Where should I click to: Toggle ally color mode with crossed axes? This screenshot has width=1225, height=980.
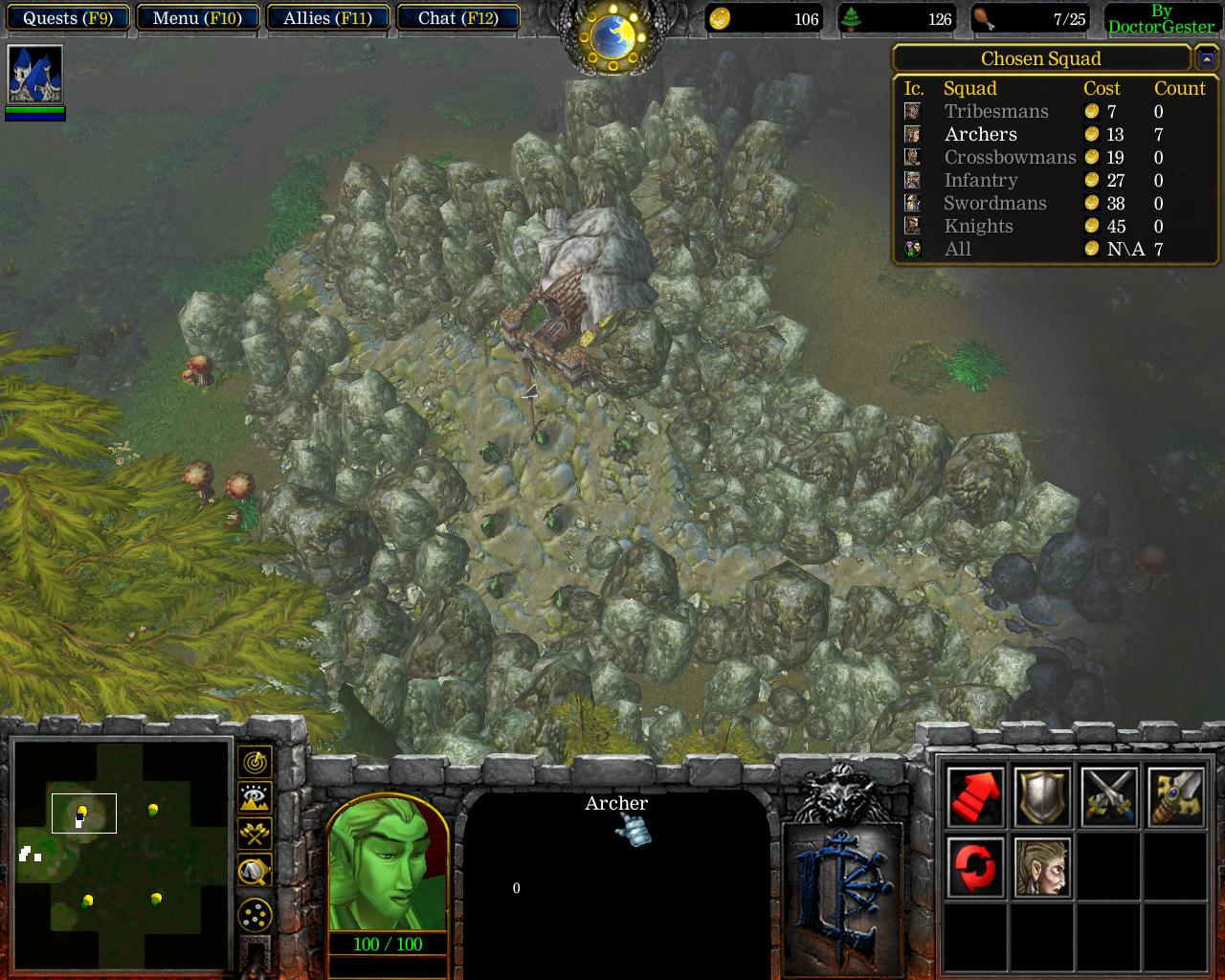tap(255, 835)
